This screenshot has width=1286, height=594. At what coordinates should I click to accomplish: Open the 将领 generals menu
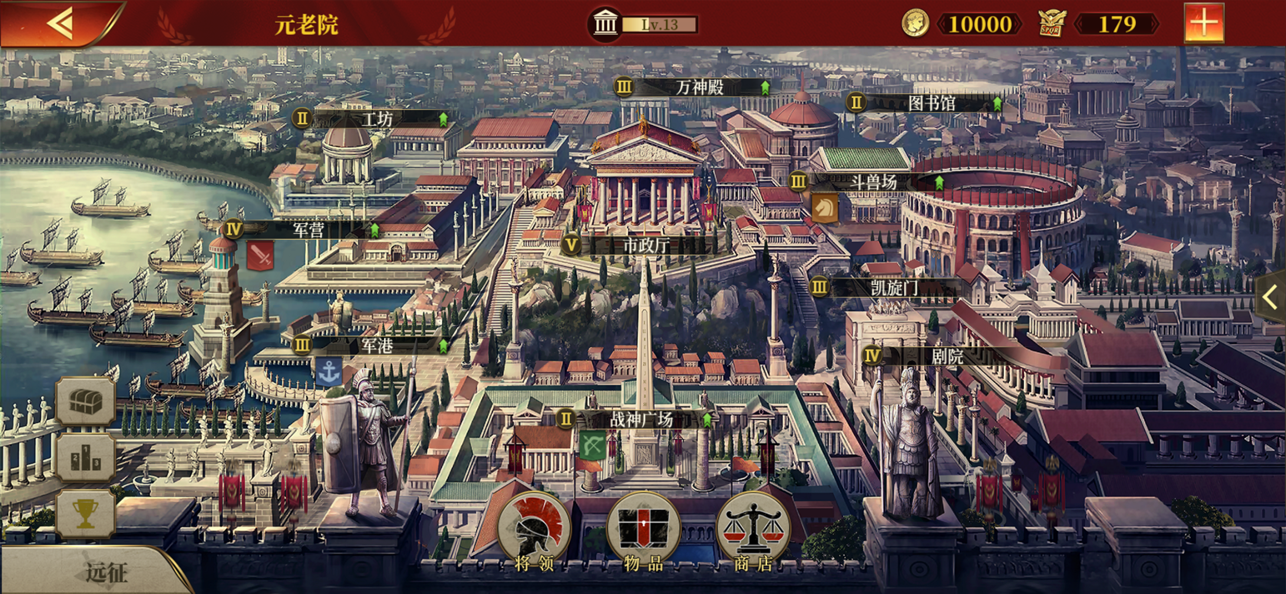tap(534, 531)
